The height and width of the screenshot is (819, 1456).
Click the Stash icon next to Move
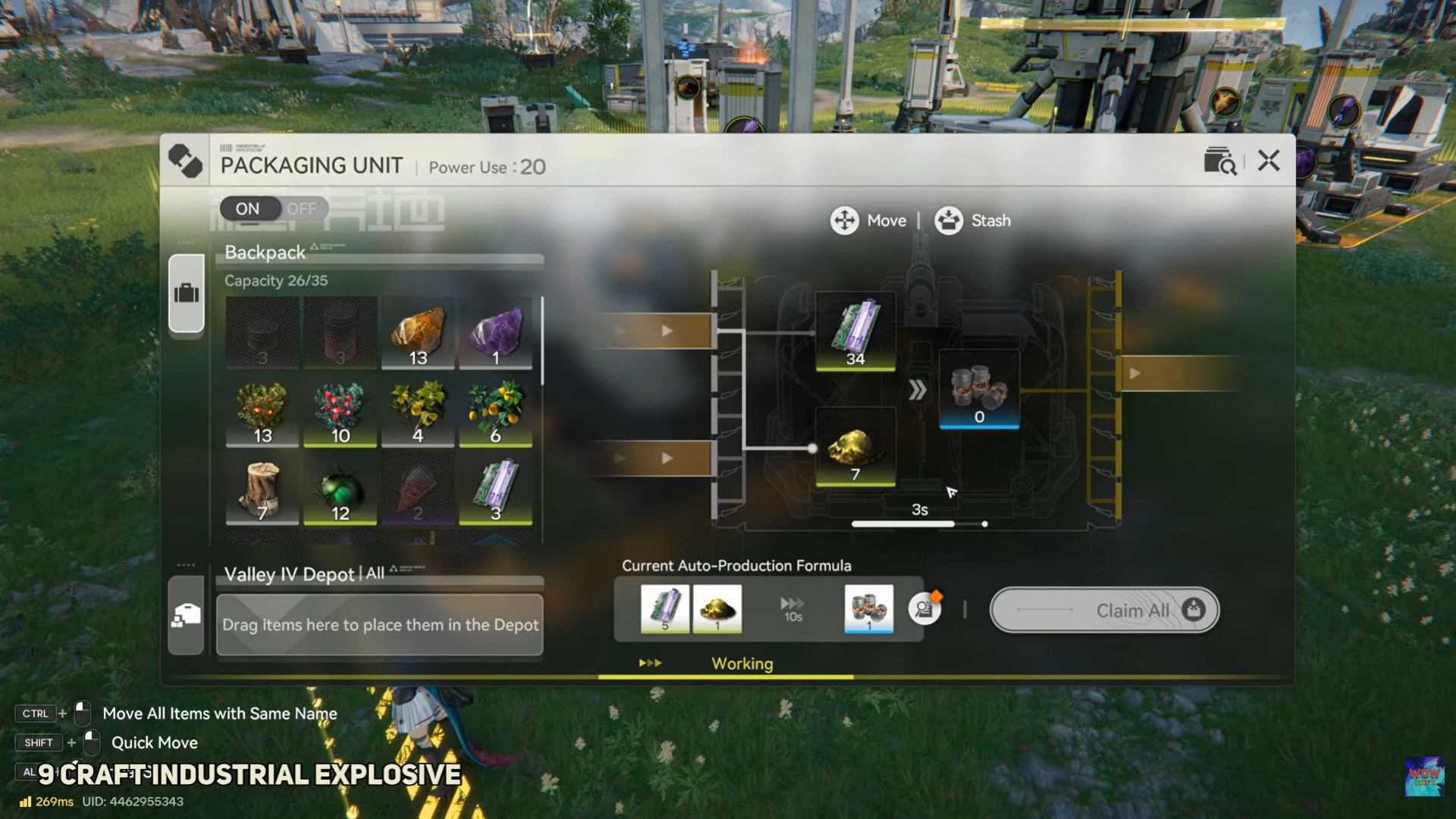coord(947,221)
